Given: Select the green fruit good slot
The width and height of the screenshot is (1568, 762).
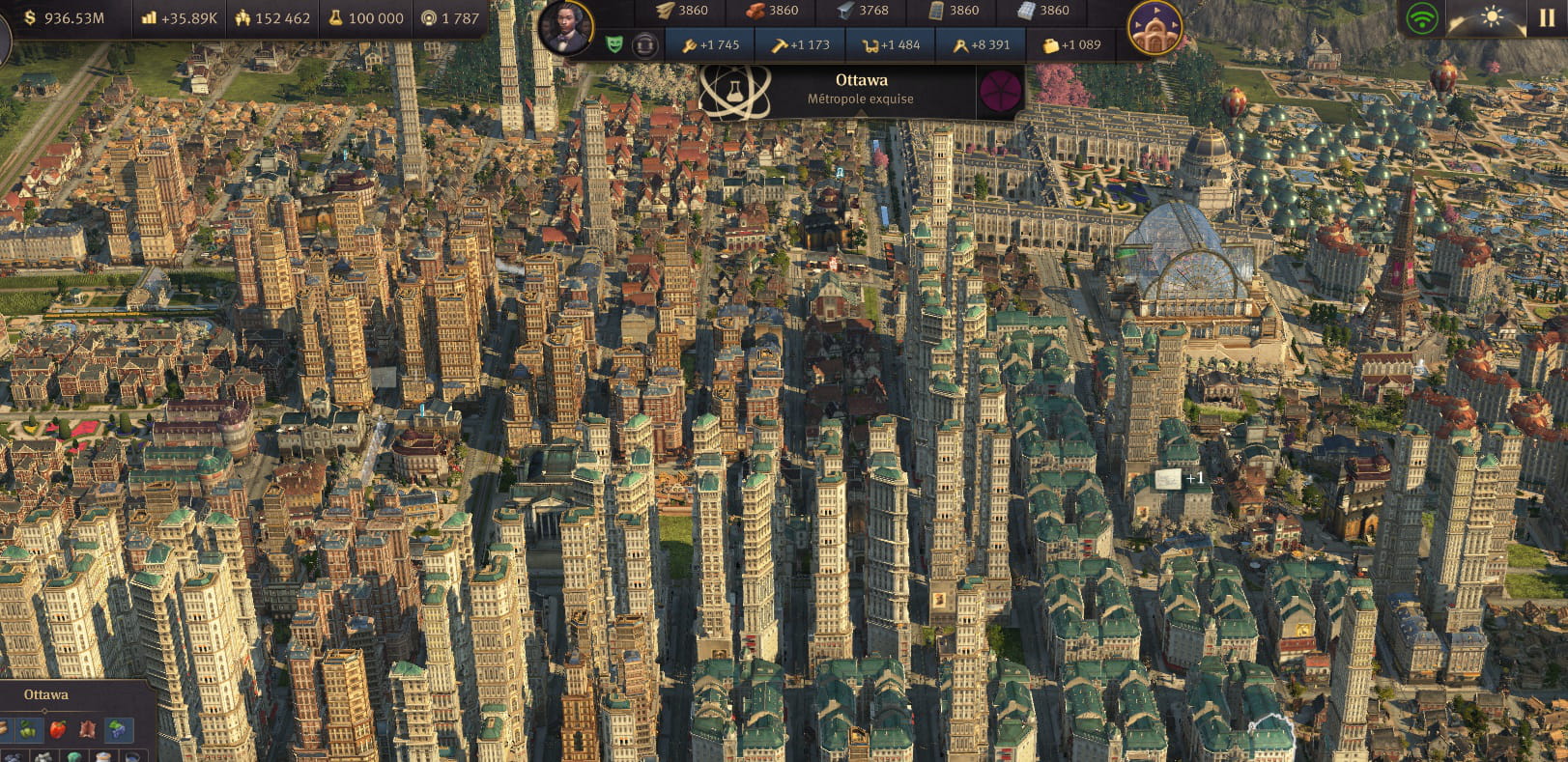Looking at the screenshot, I should pyautogui.click(x=29, y=729).
